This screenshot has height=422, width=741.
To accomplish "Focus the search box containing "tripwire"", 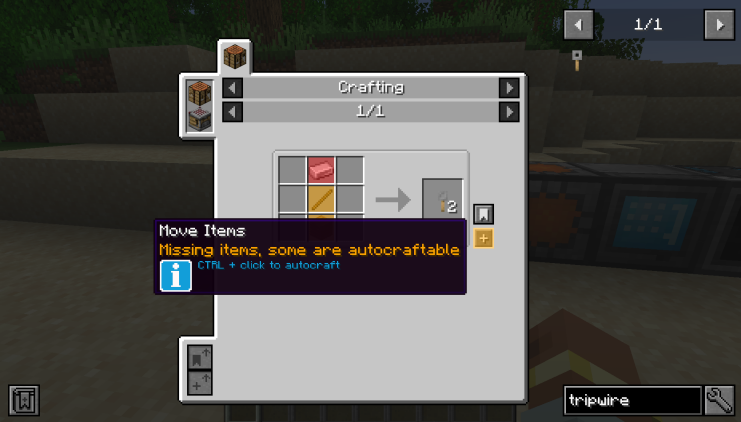I will [x=632, y=401].
